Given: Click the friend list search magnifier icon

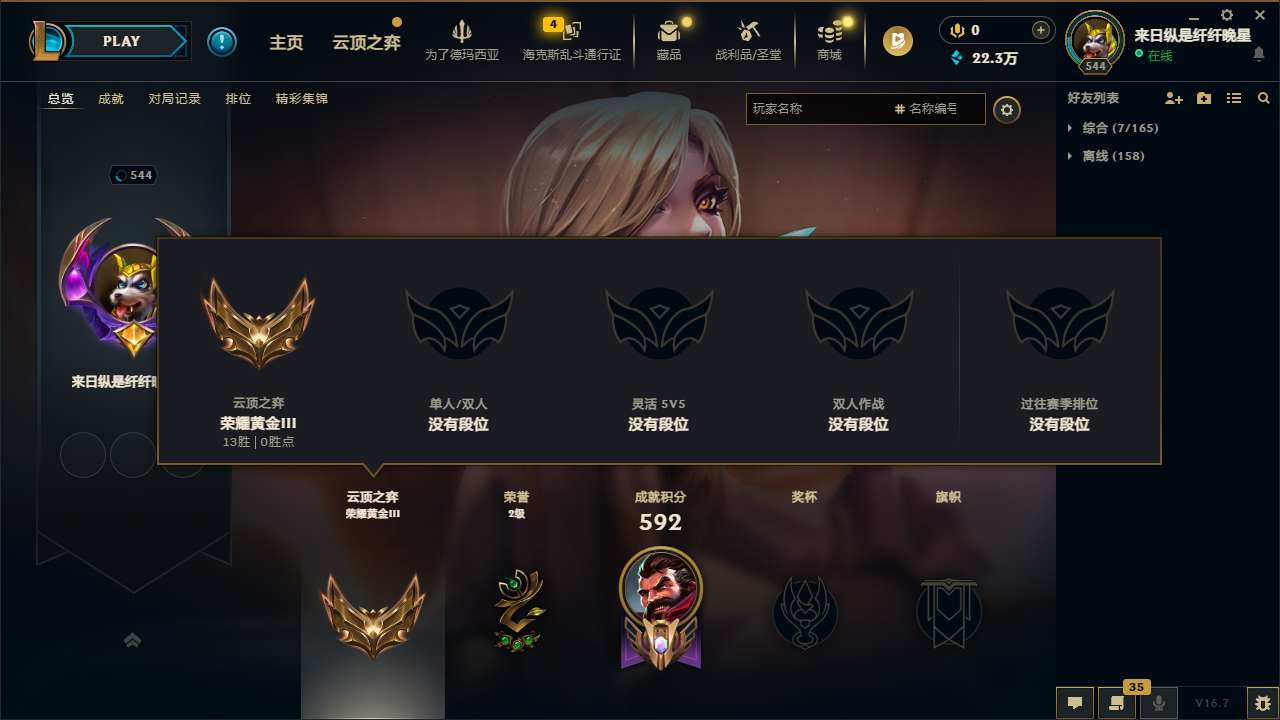Looking at the screenshot, I should click(x=1263, y=98).
